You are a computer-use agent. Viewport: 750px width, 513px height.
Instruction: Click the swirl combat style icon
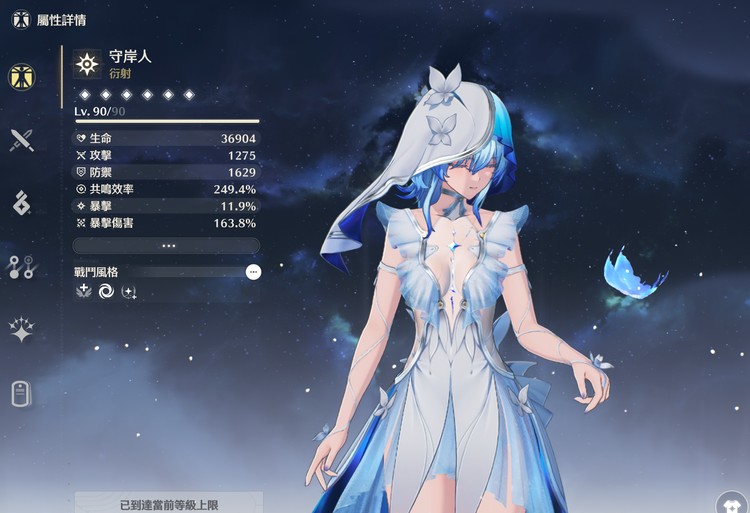pyautogui.click(x=107, y=292)
